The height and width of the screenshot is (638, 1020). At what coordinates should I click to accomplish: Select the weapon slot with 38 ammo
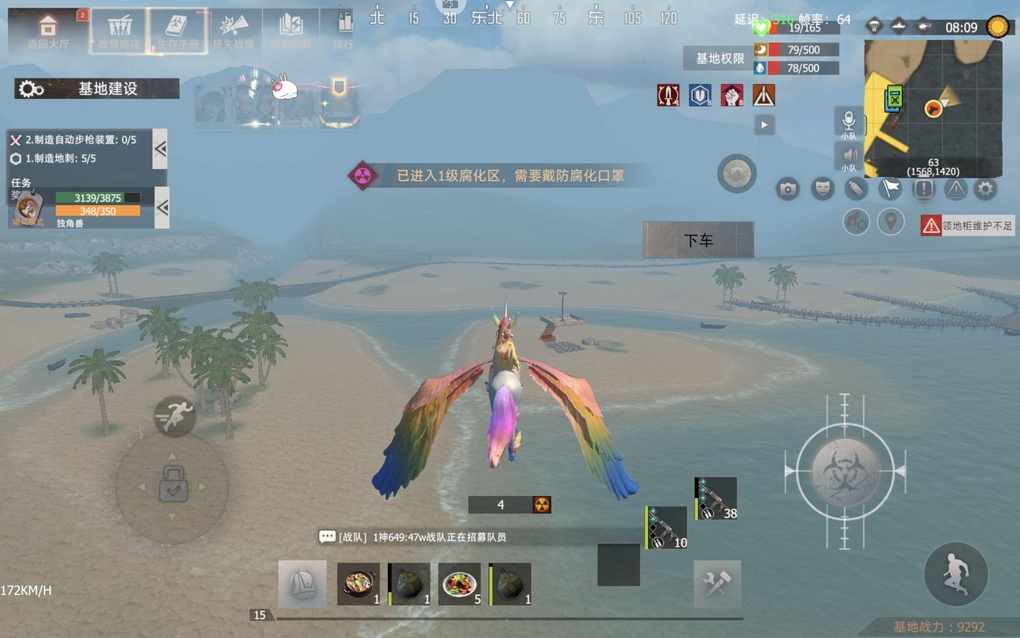[716, 498]
